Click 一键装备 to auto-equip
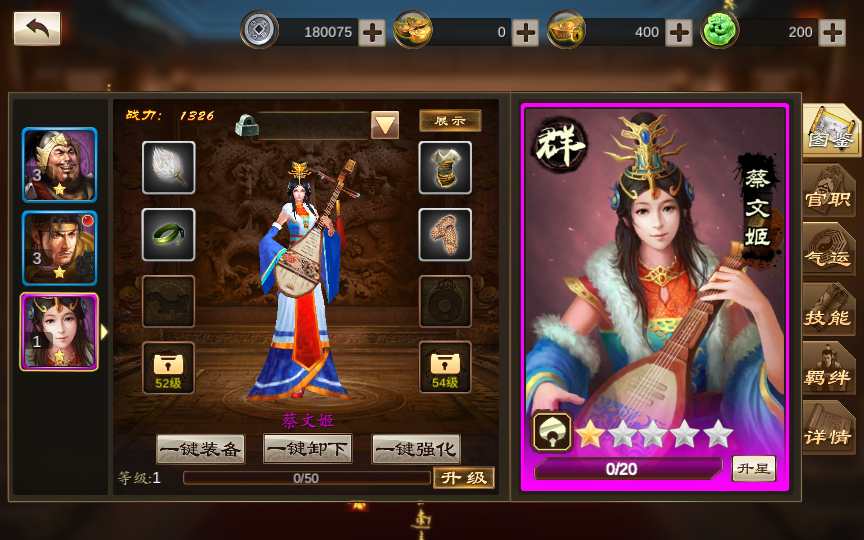Viewport: 864px width, 540px height. click(200, 449)
